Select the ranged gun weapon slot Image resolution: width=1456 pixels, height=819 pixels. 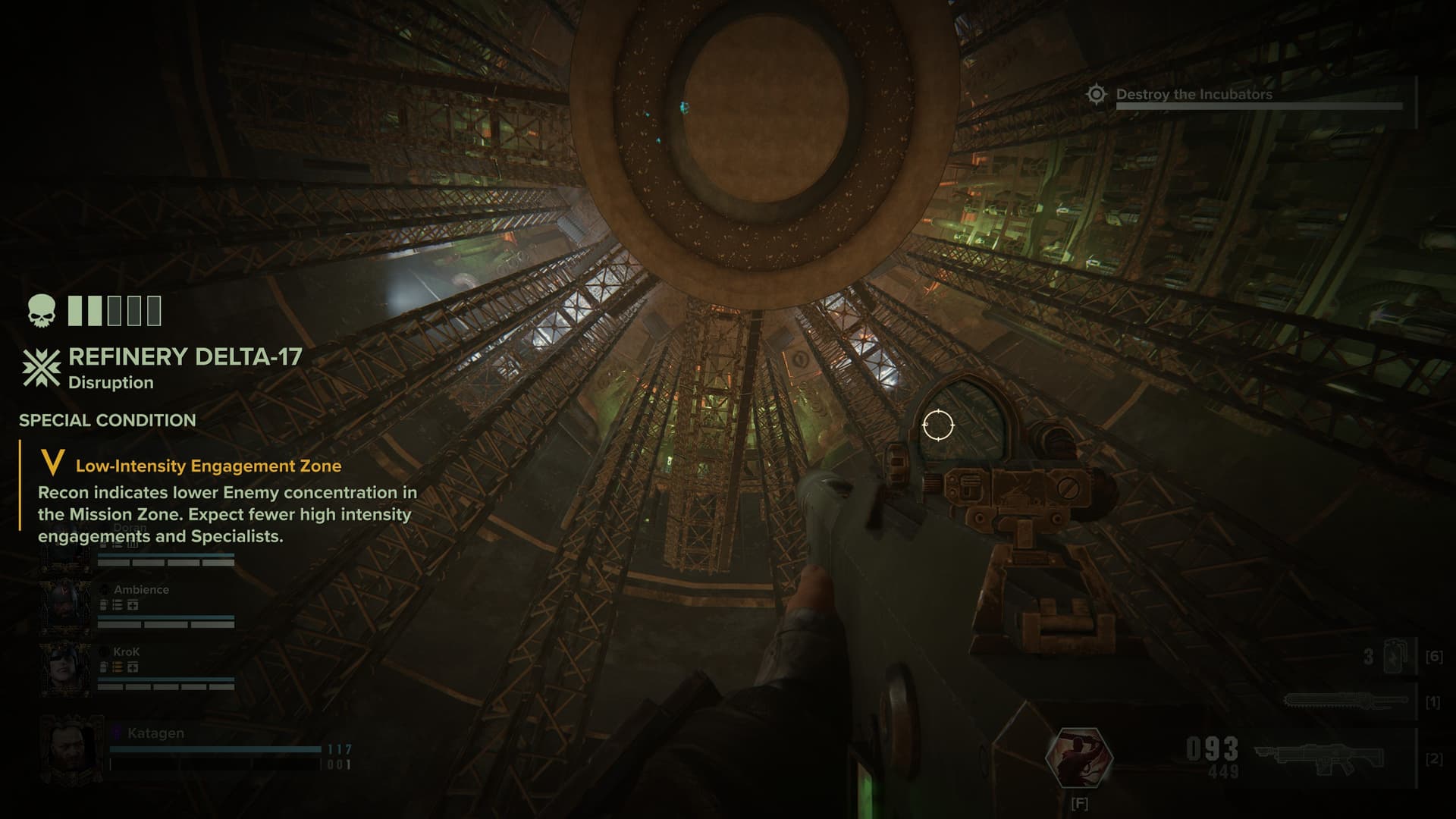tap(1319, 758)
